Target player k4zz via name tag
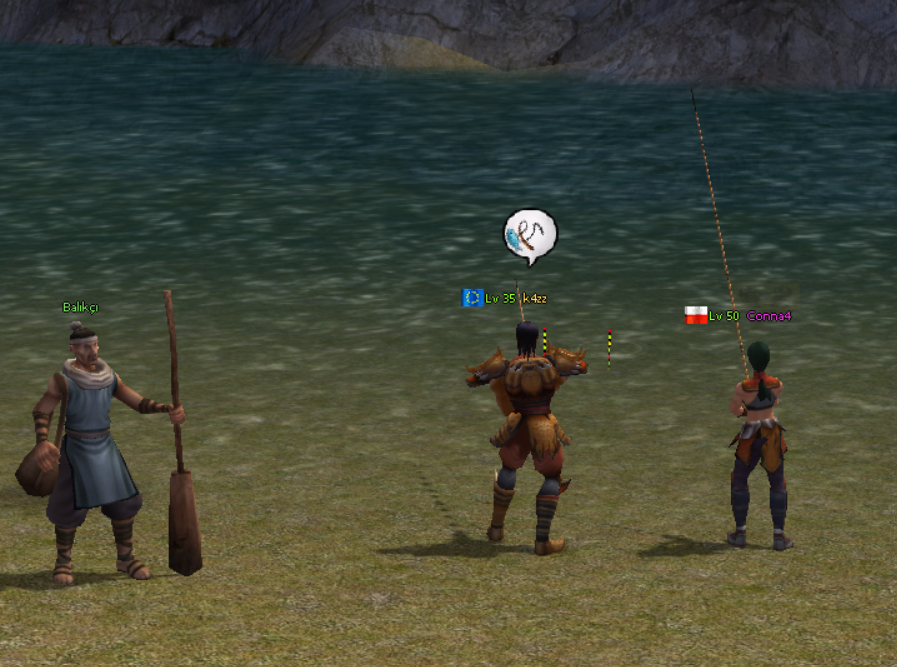This screenshot has width=897, height=667. (x=535, y=298)
